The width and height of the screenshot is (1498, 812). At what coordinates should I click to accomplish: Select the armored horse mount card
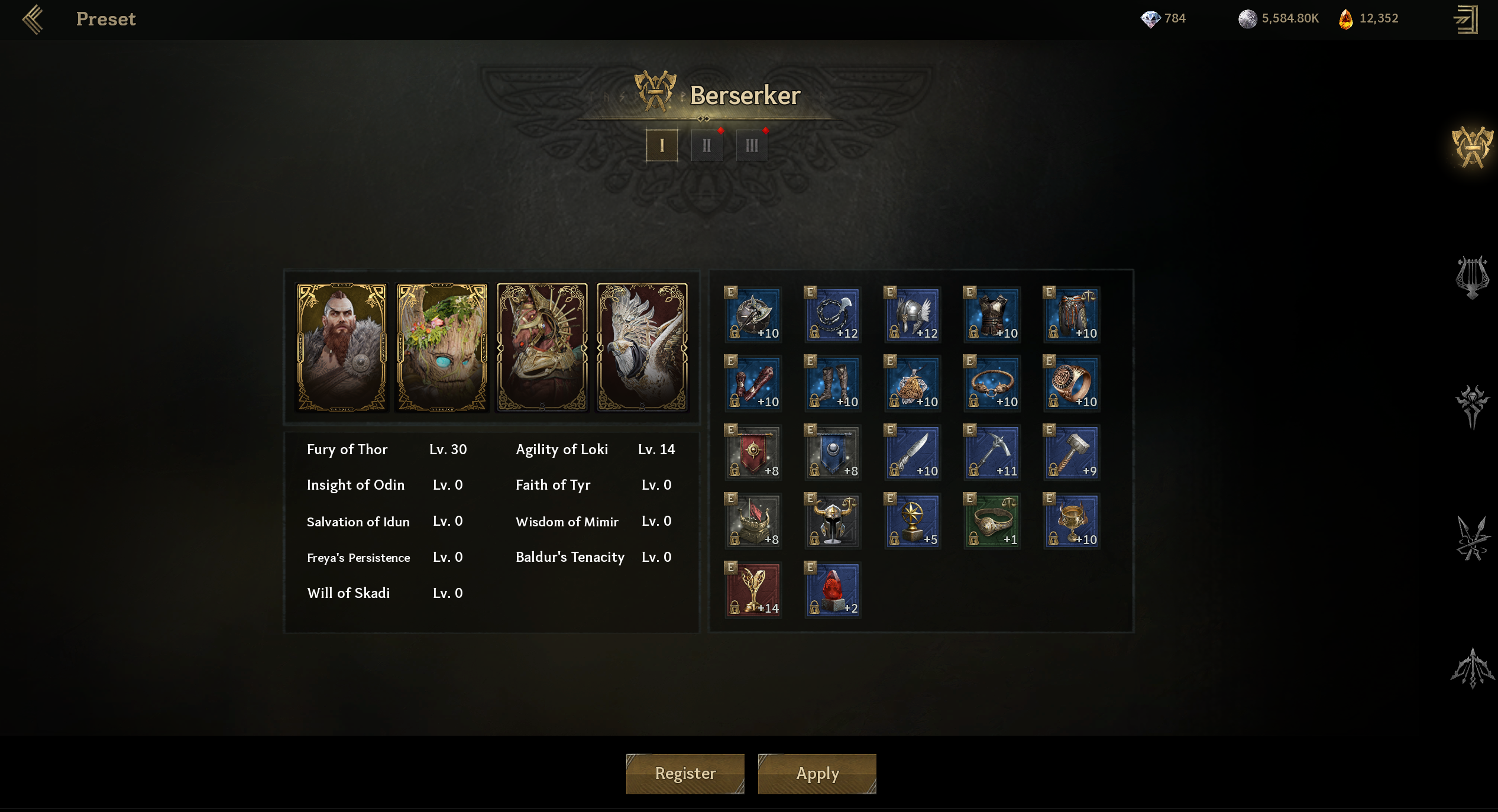click(542, 347)
